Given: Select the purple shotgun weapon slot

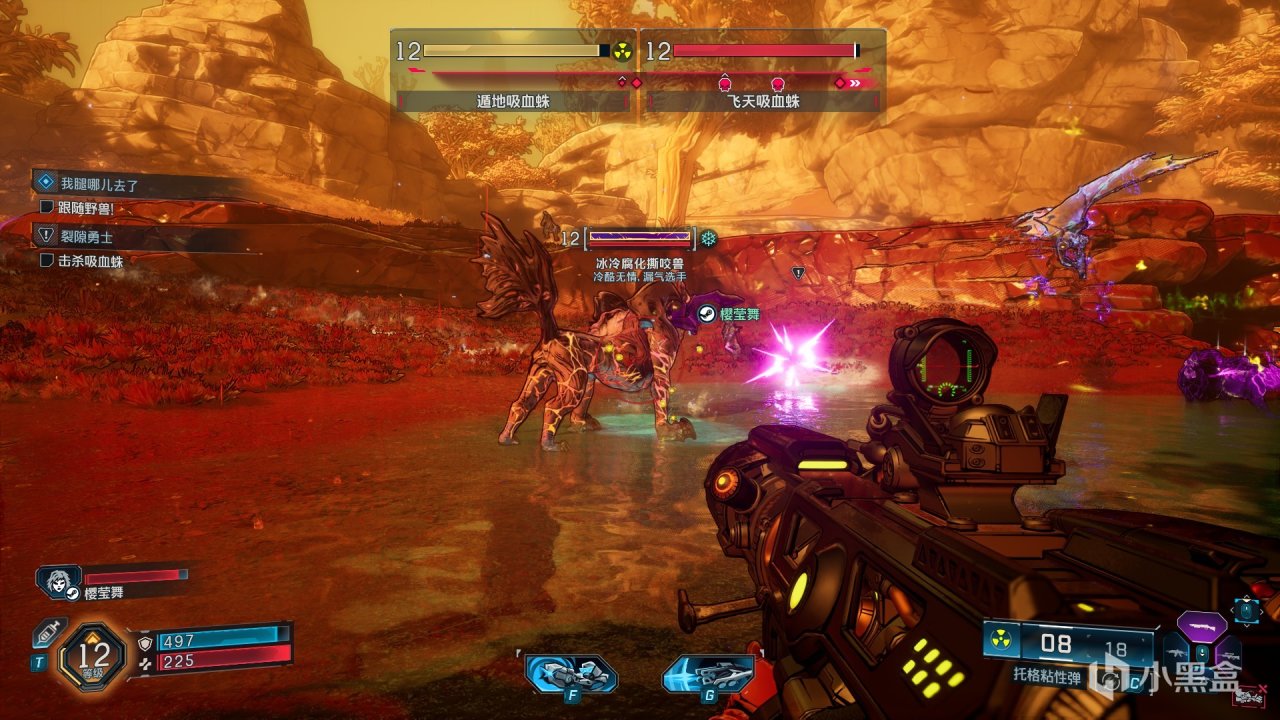Looking at the screenshot, I should point(1202,626).
